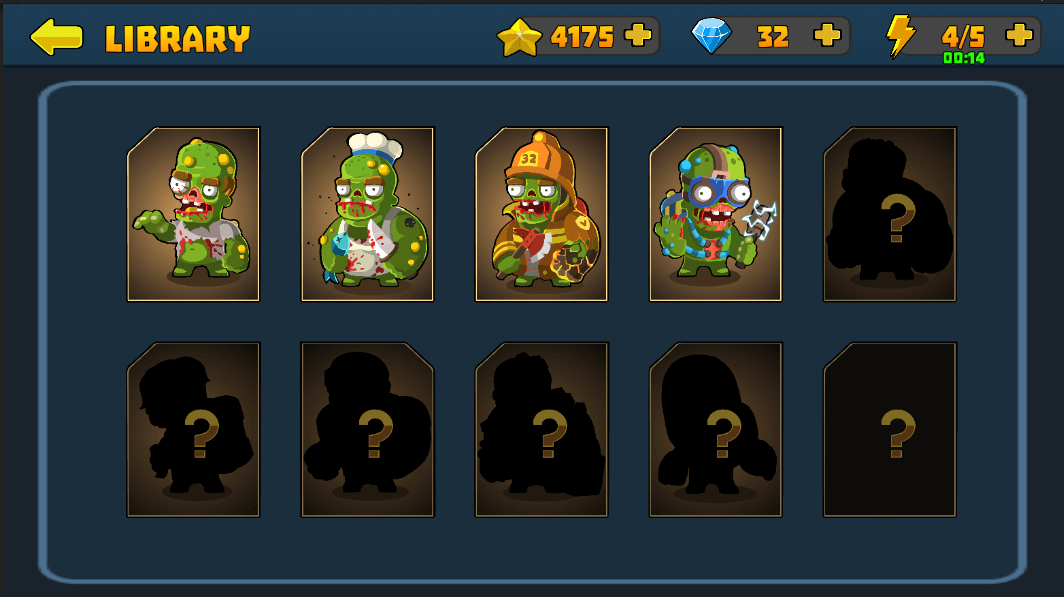Select the blank locked card without silhouette
This screenshot has width=1064, height=597.
(889, 430)
